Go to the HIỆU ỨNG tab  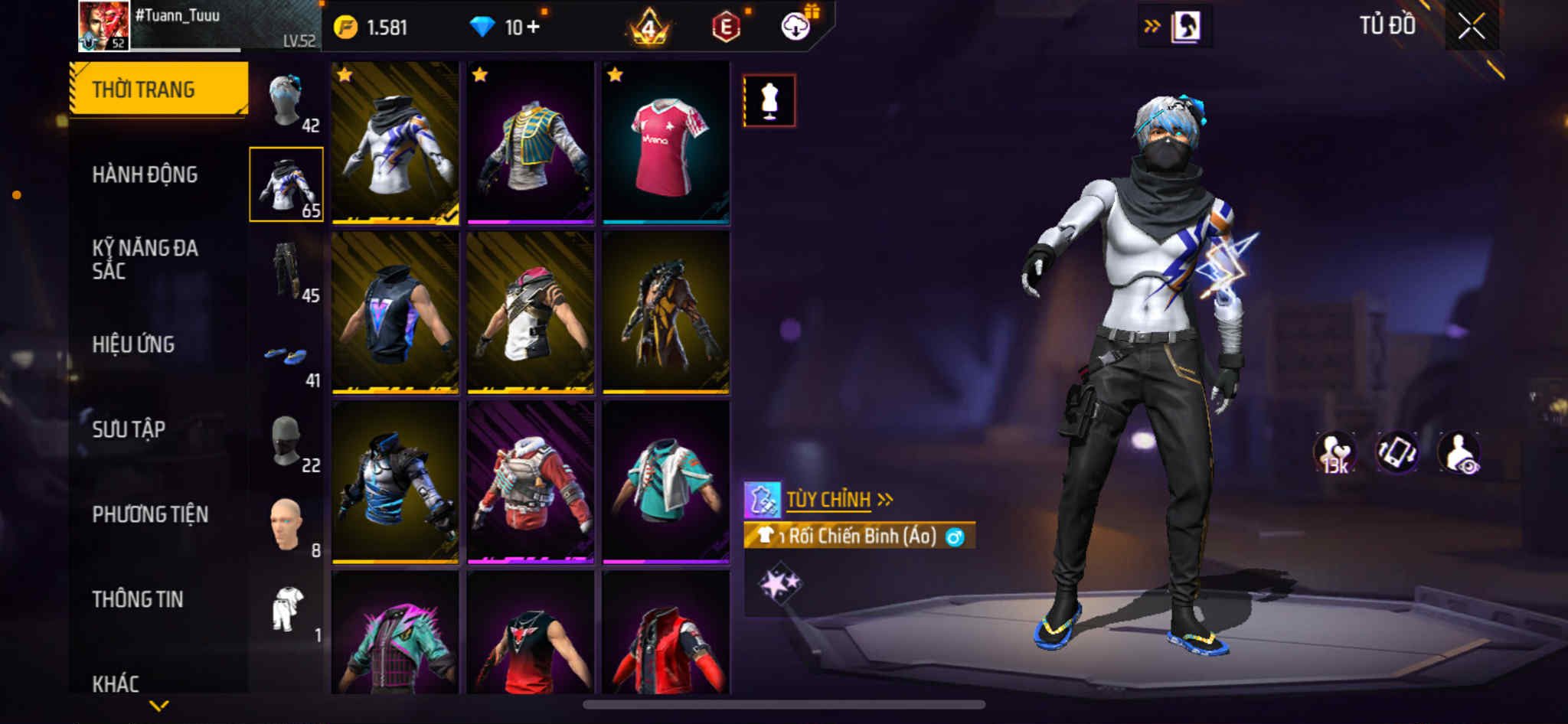pos(133,344)
